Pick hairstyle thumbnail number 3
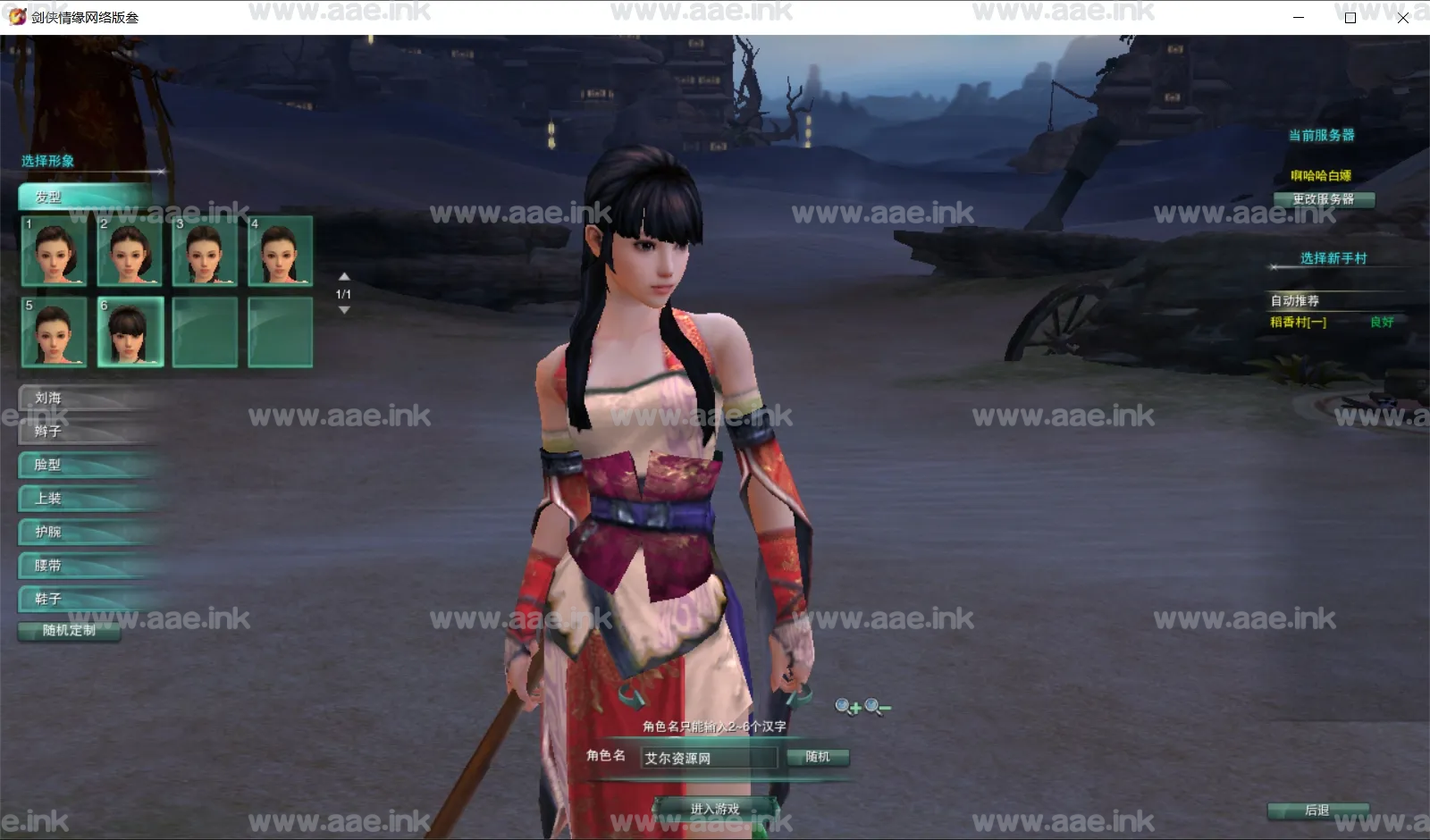This screenshot has width=1430, height=840. 205,250
